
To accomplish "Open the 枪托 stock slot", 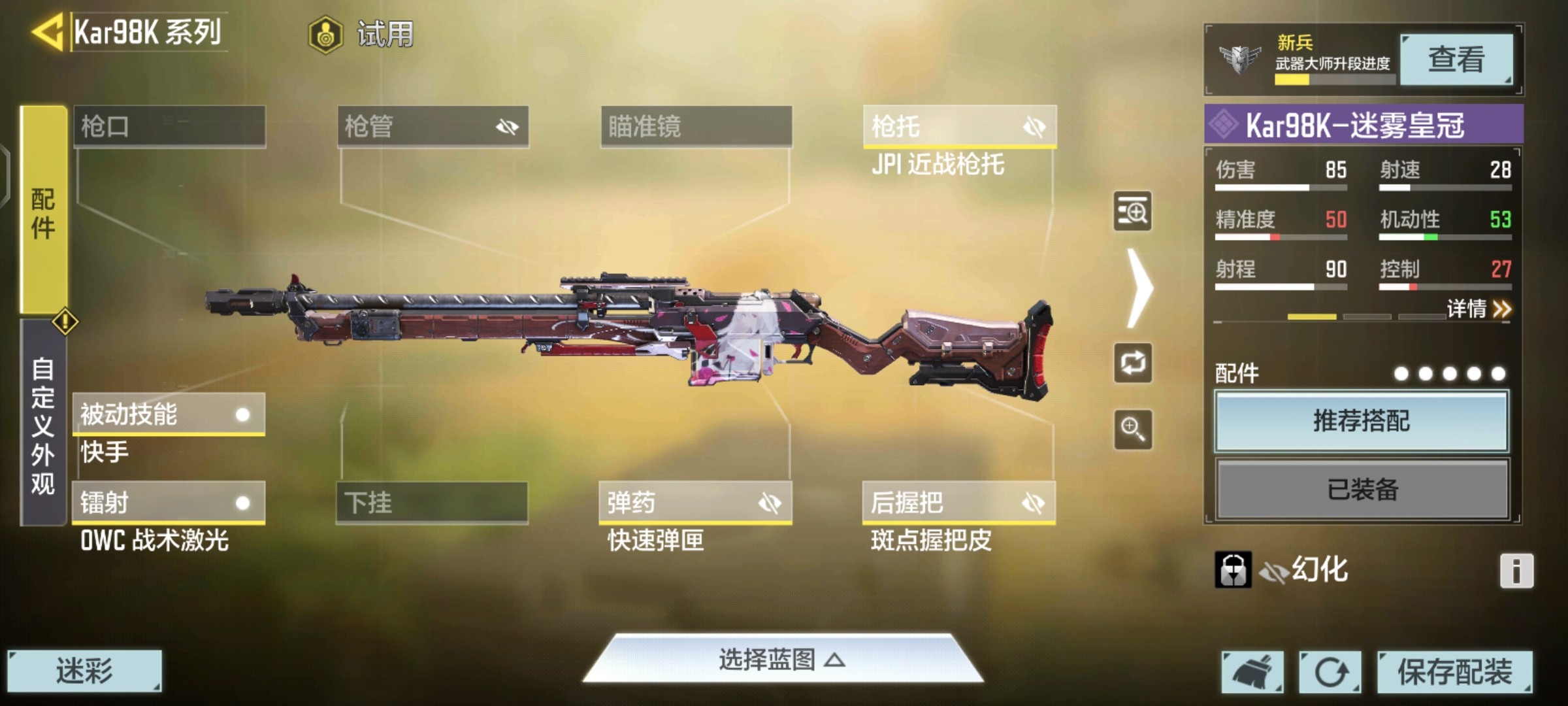I will click(959, 126).
